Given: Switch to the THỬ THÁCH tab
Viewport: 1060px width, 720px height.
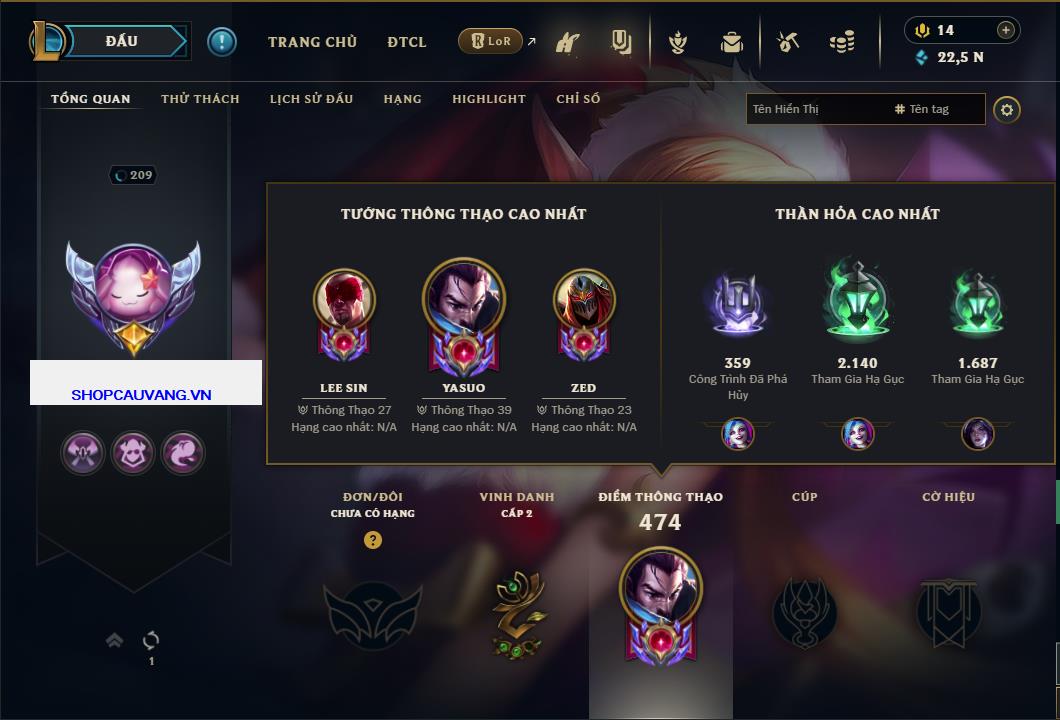Looking at the screenshot, I should tap(200, 99).
